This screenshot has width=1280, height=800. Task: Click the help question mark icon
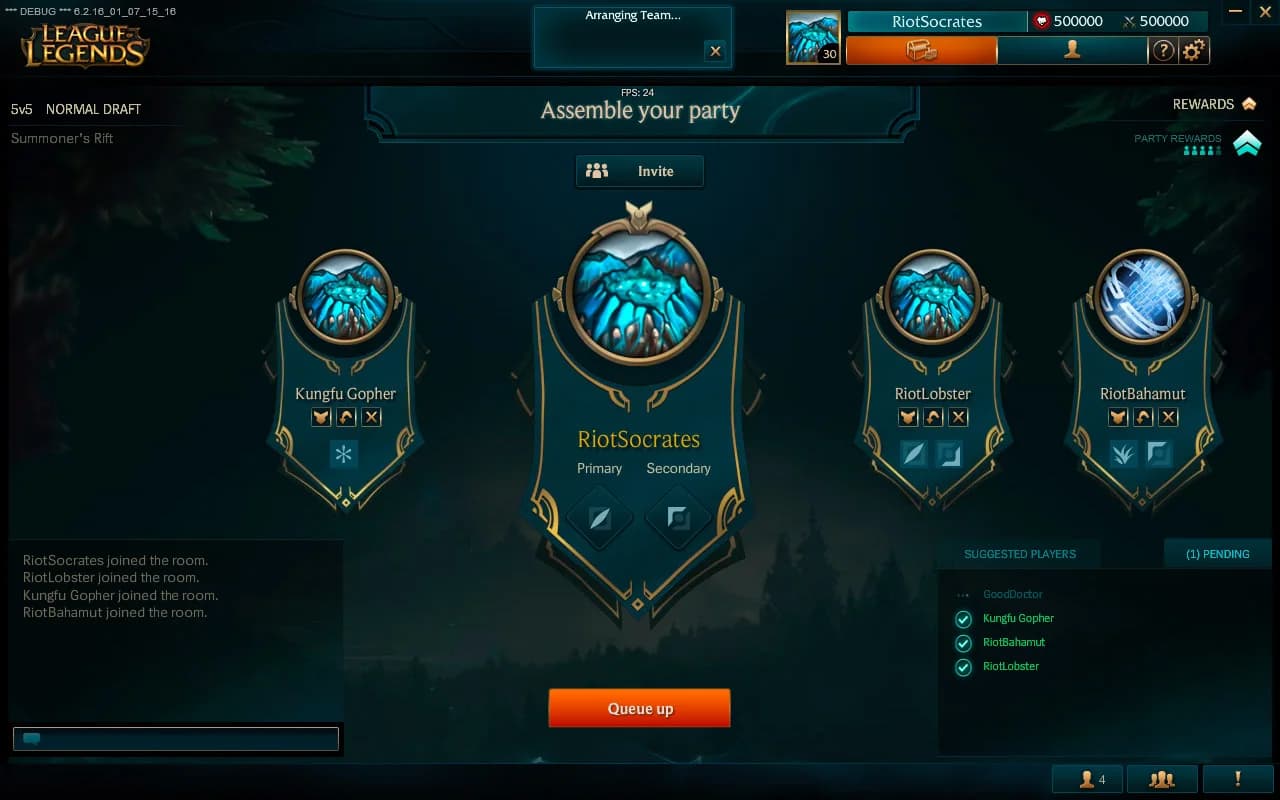[1163, 49]
